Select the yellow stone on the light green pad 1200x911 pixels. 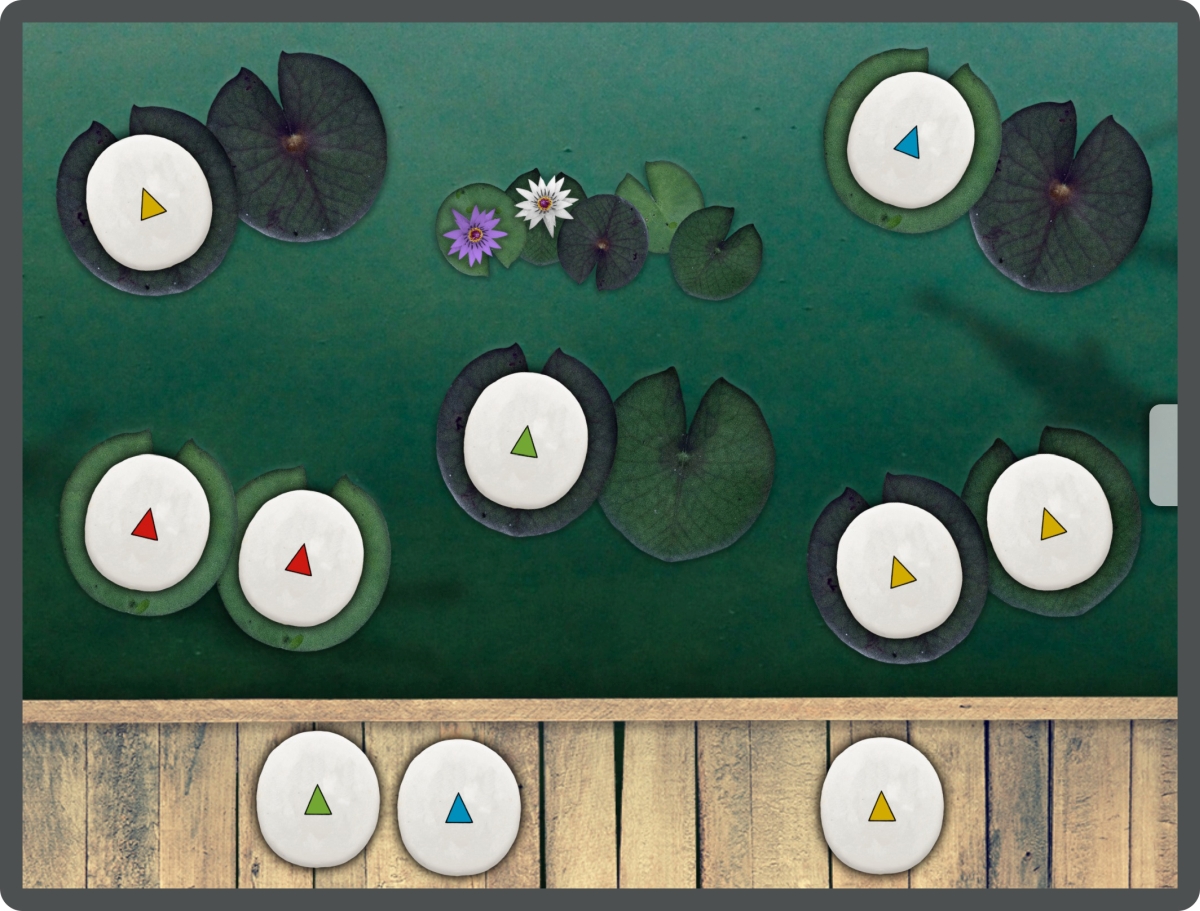tap(1049, 522)
